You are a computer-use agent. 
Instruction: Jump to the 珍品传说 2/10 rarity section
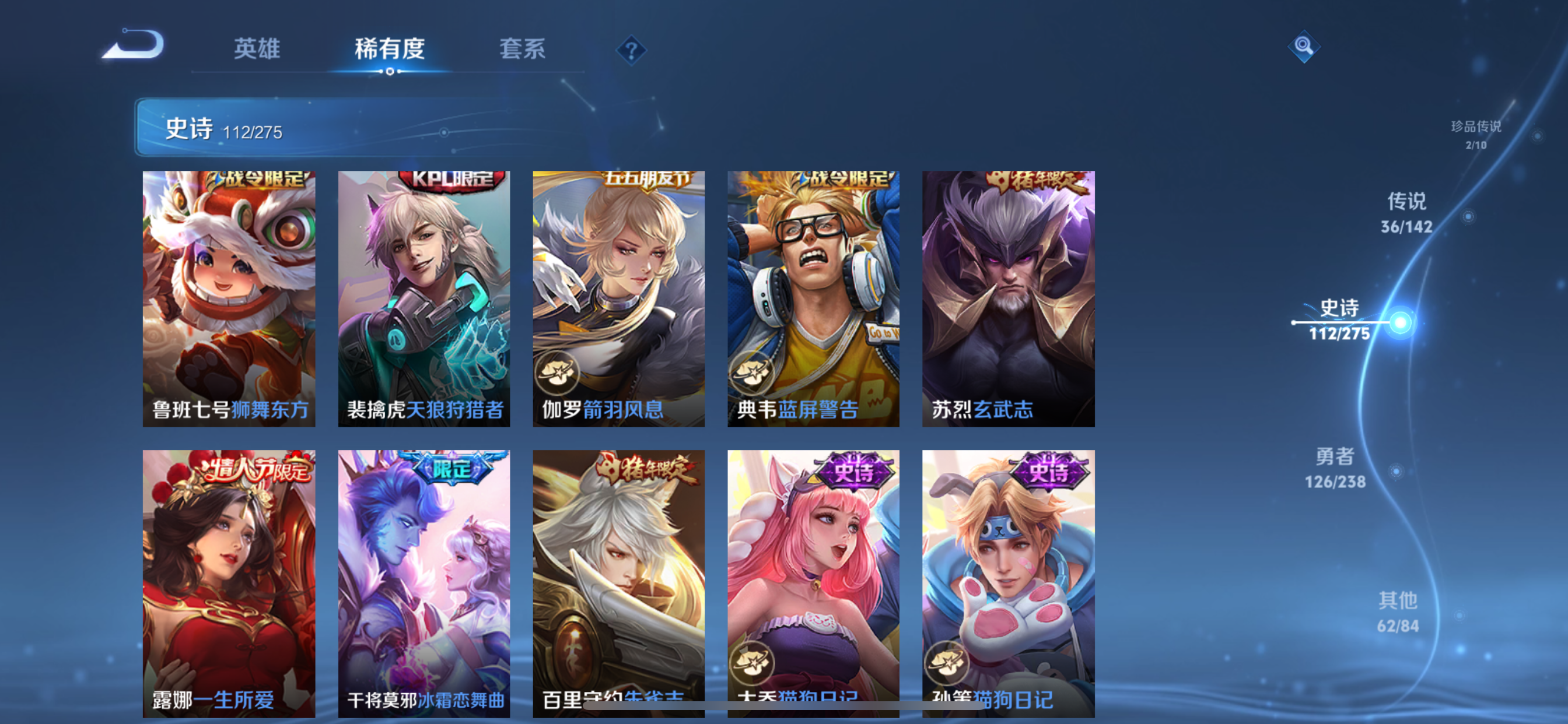click(x=1476, y=135)
